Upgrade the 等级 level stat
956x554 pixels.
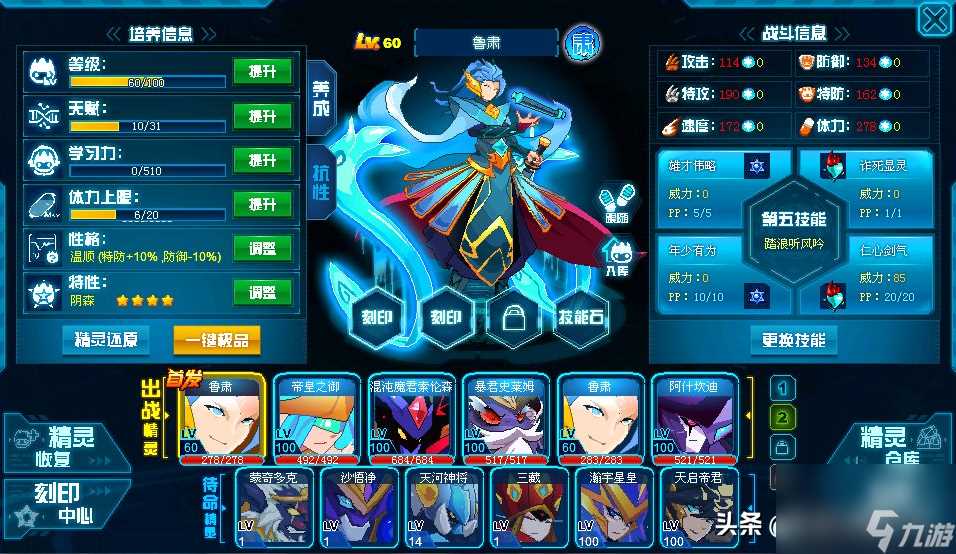(x=262, y=72)
